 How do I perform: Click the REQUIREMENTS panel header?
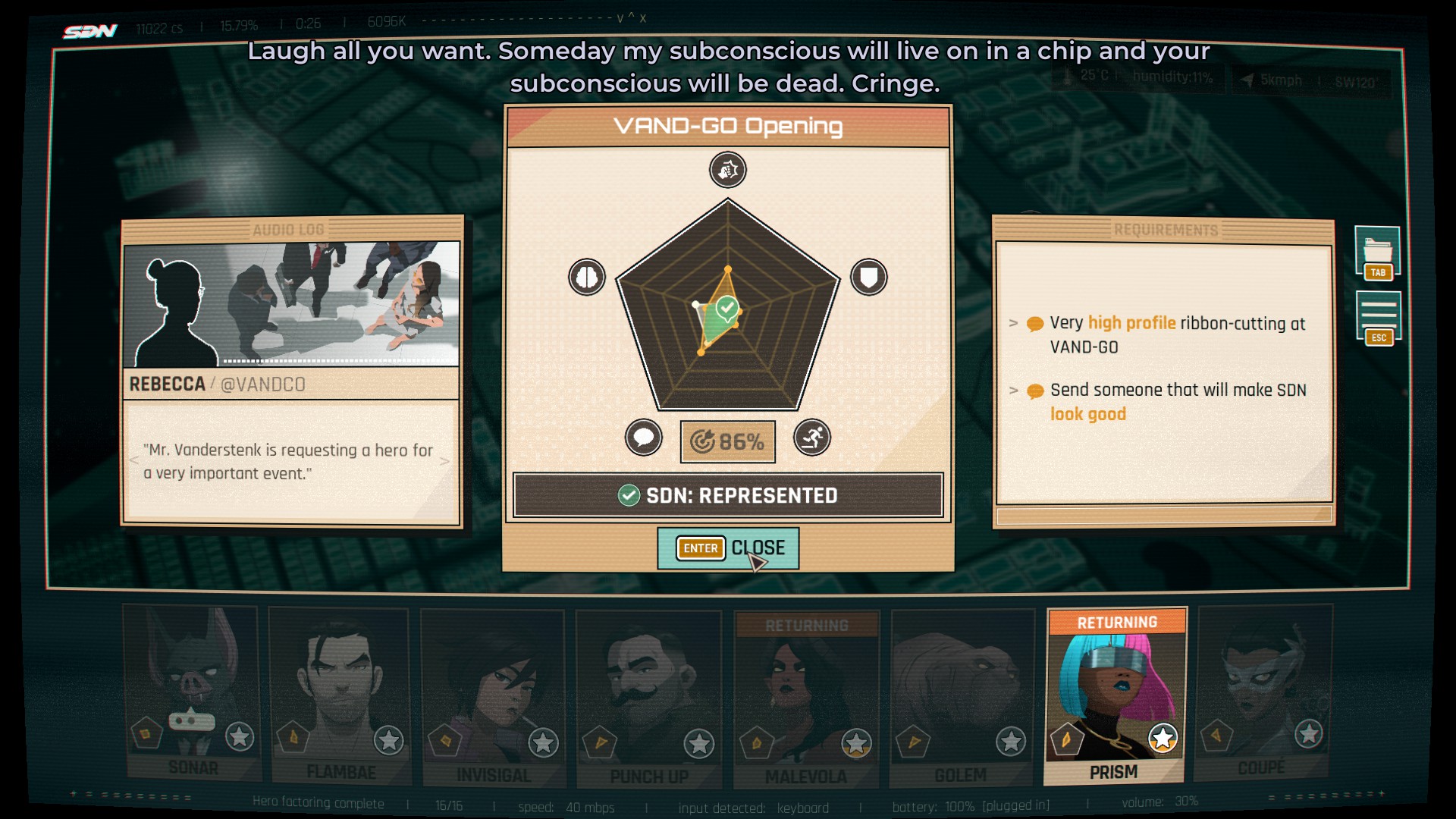tap(1166, 227)
